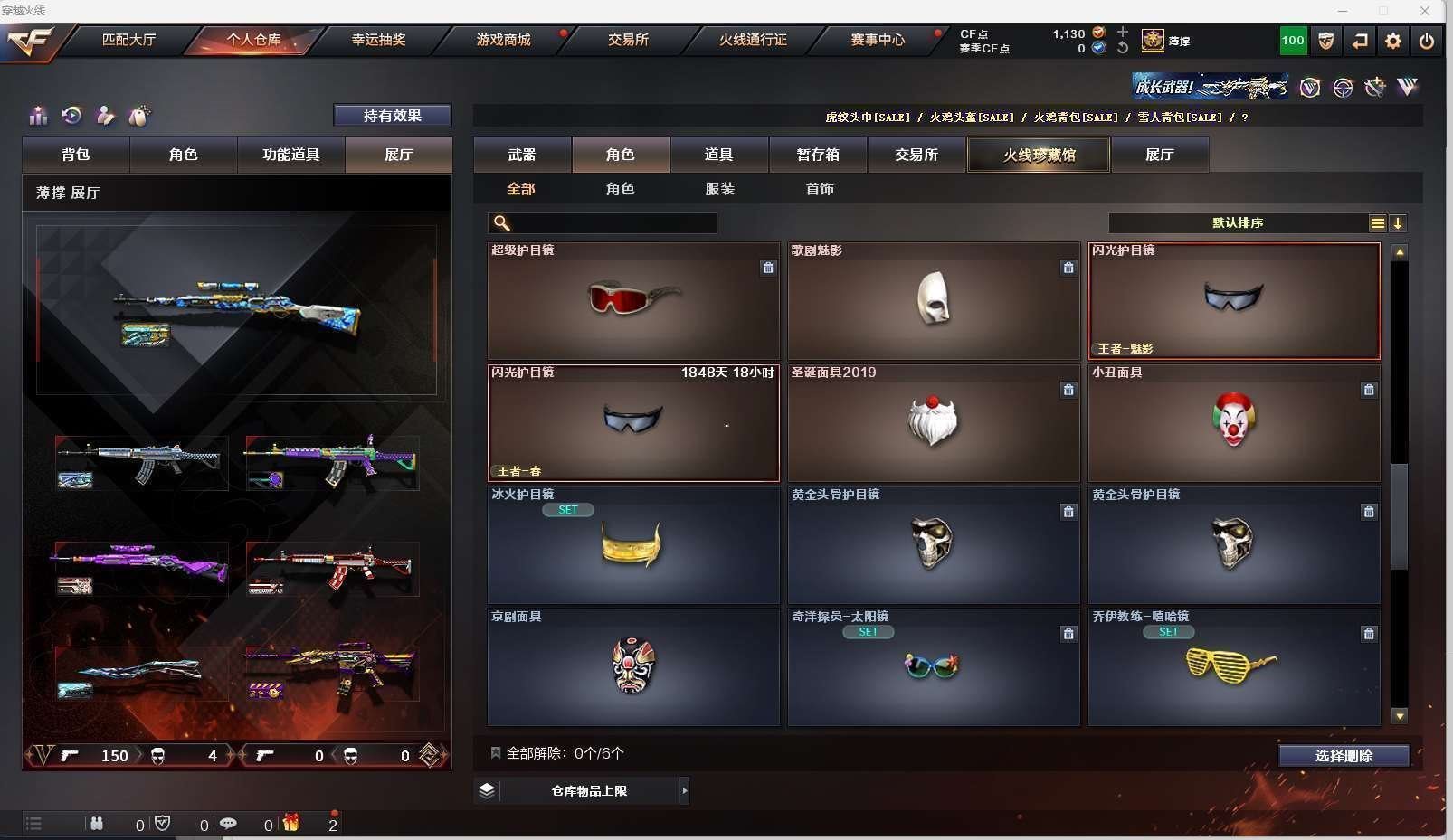Go to the 游戏商城 store

pyautogui.click(x=503, y=40)
